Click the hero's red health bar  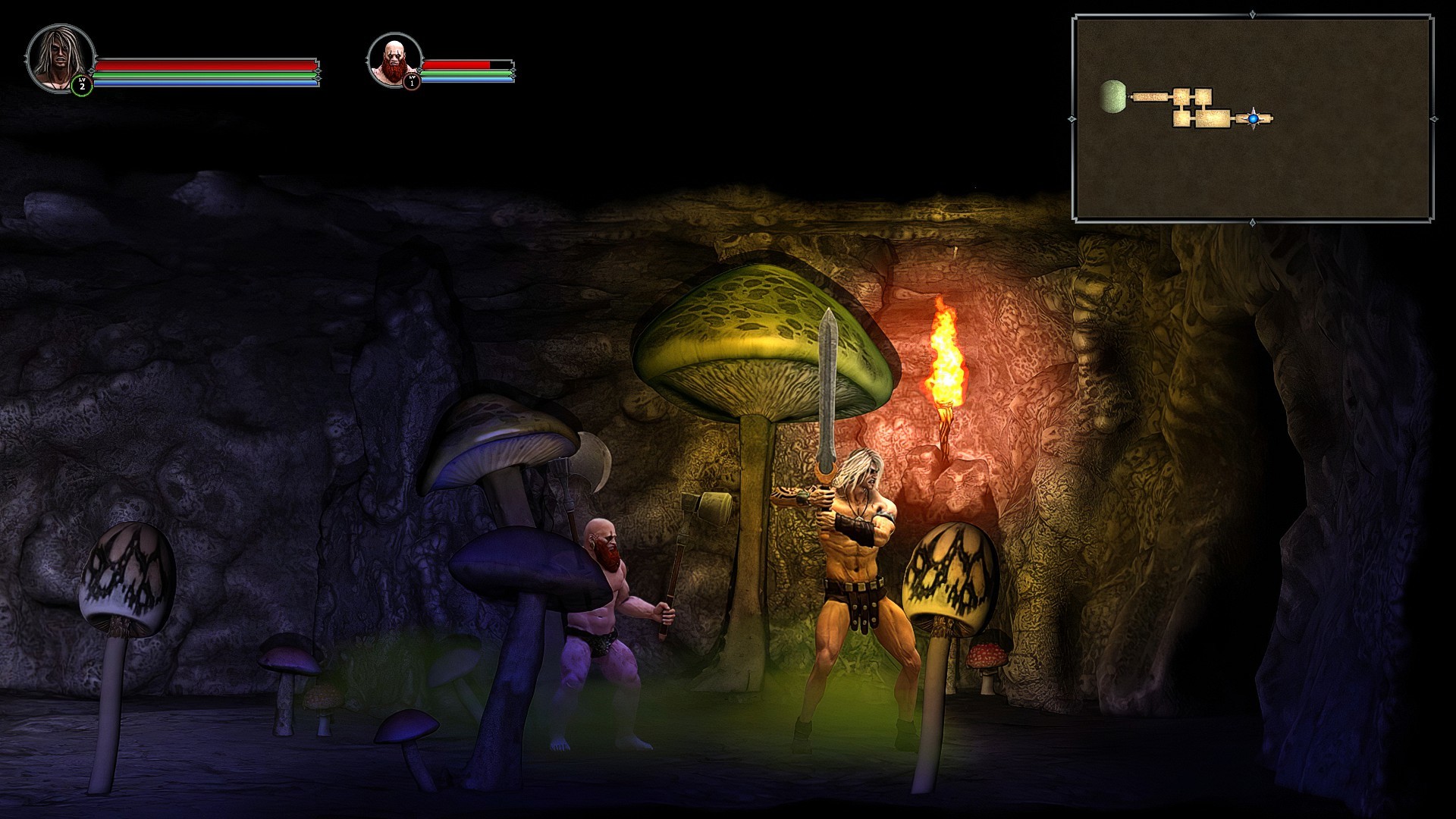tap(205, 67)
